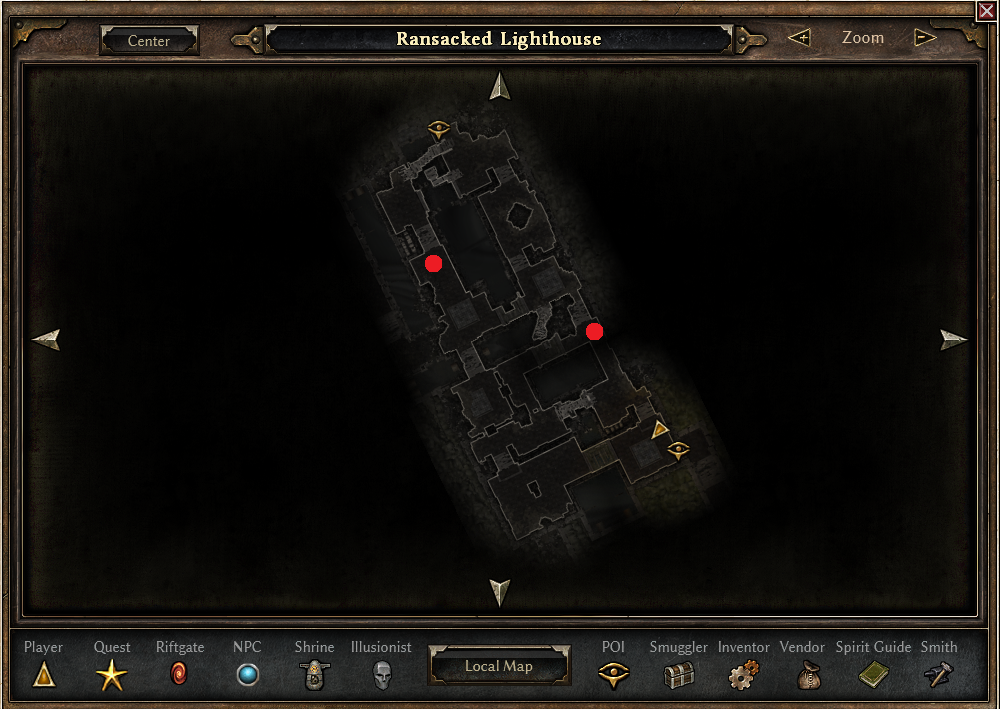Click the POI eye marker beside the player

679,449
